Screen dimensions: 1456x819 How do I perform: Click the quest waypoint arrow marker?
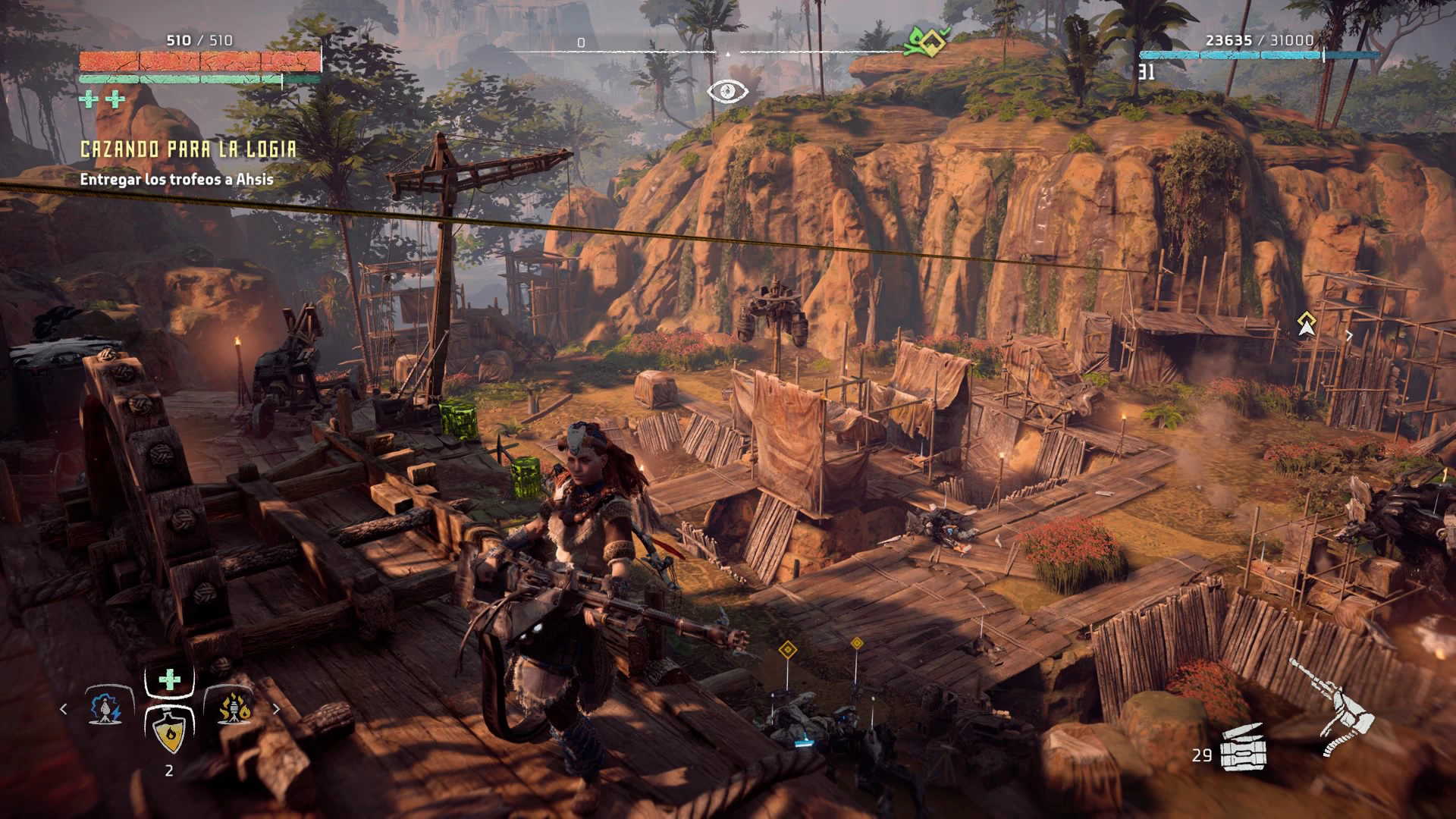point(1305,325)
